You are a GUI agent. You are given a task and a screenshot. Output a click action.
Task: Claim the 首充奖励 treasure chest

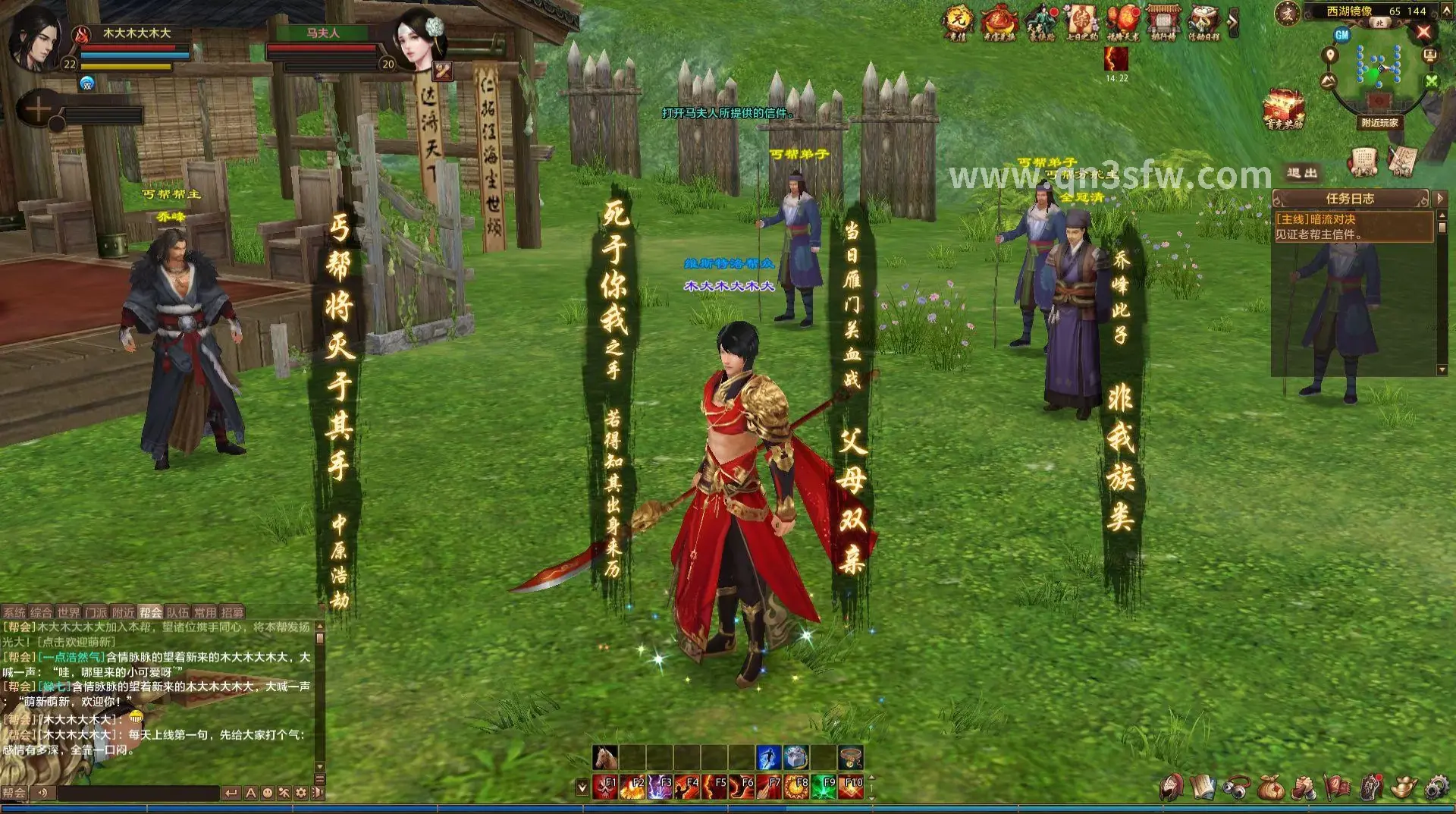coord(1283,108)
